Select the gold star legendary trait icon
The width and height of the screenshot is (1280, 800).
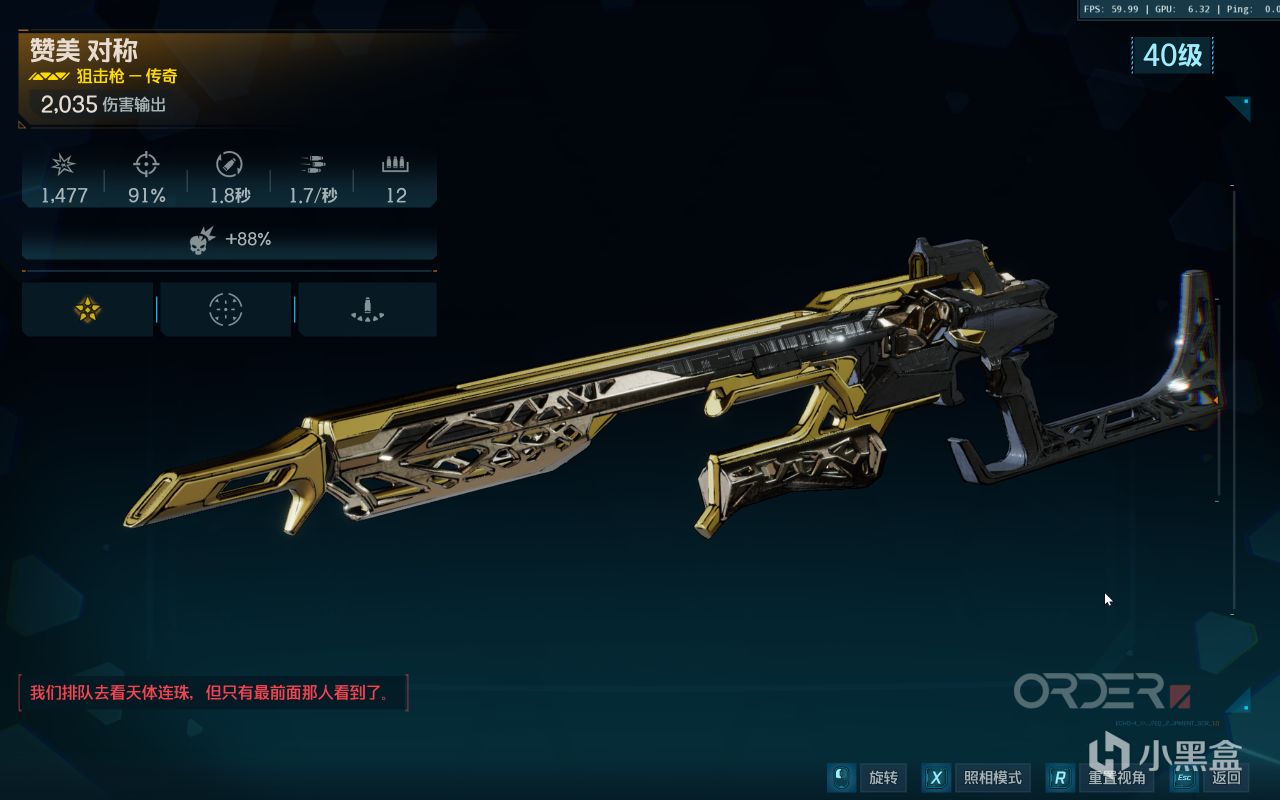point(88,310)
